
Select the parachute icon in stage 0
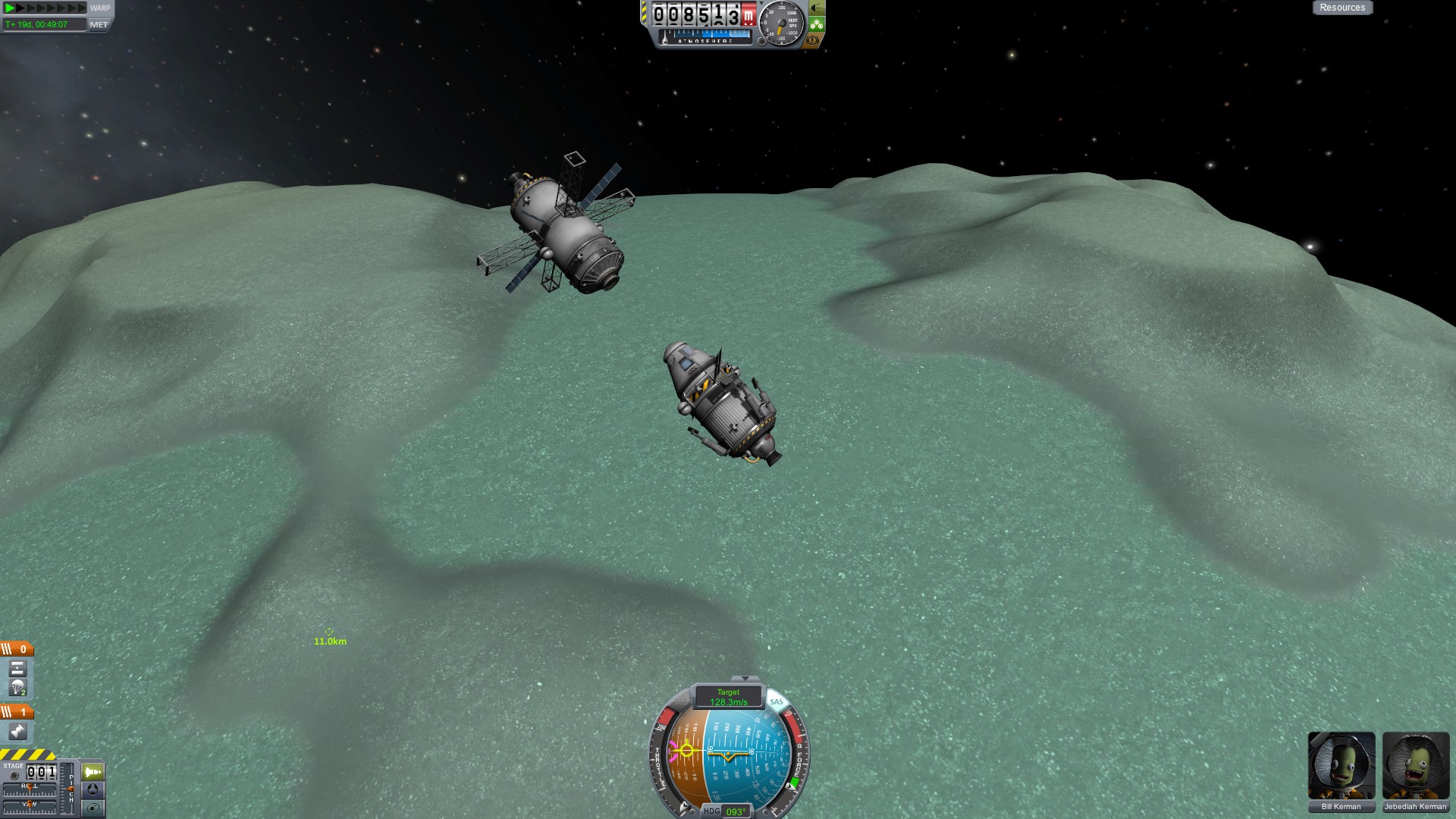[17, 689]
